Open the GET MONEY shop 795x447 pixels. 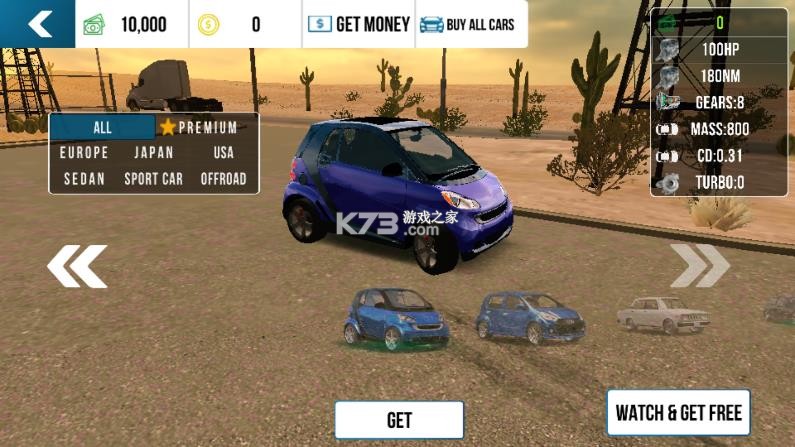[359, 24]
